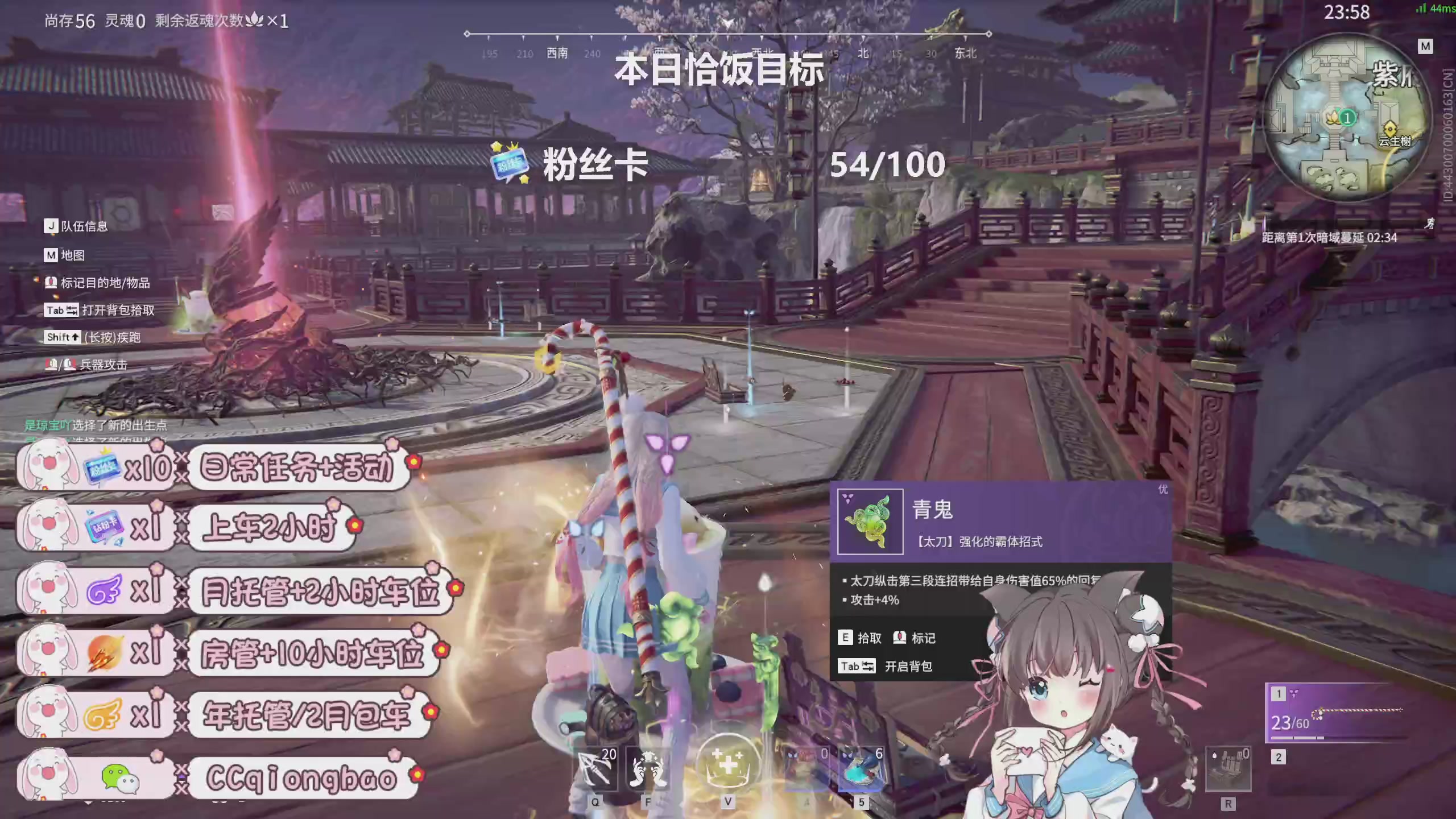Expand the minimap by clicking the M badge
Screen dimensions: 1456x819
(x=1425, y=46)
